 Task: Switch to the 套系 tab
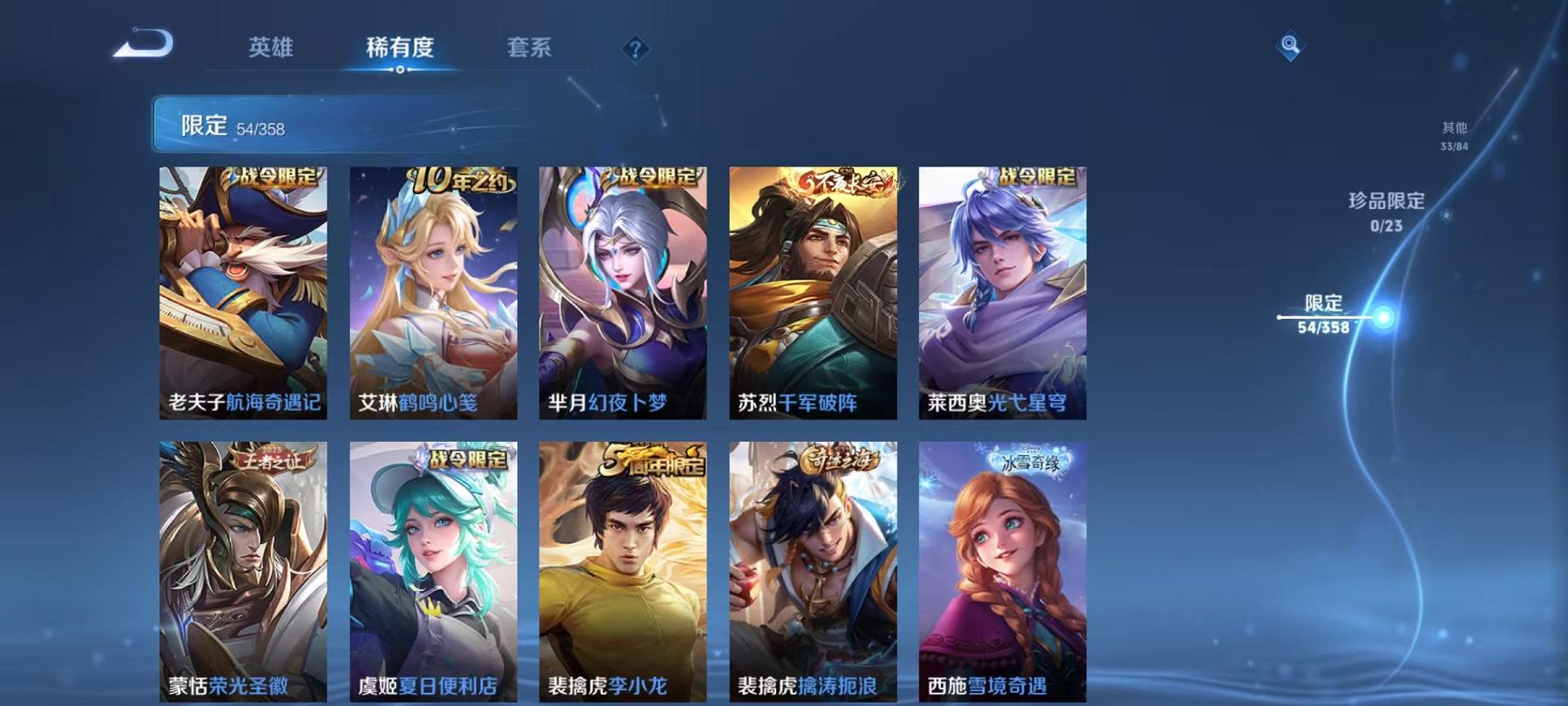coord(531,50)
